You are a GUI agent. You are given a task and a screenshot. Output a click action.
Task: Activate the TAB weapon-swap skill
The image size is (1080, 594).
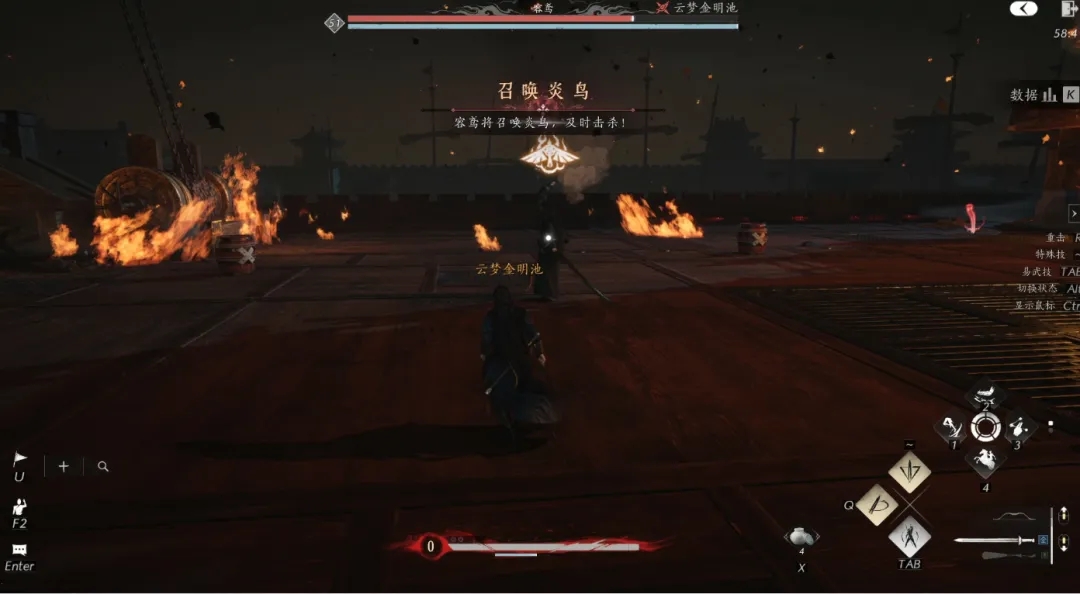pyautogui.click(x=910, y=537)
